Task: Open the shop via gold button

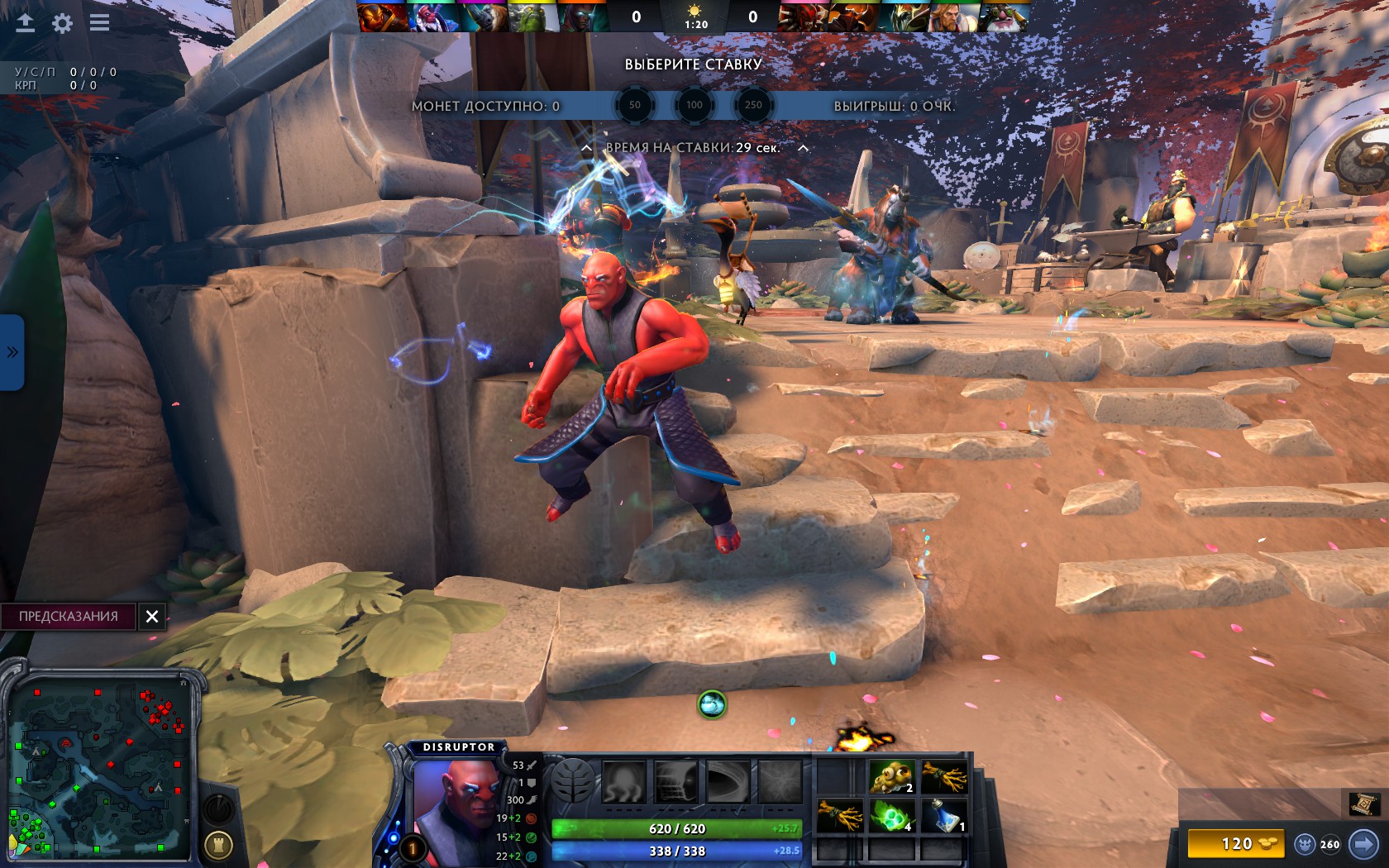Action: (x=1235, y=844)
